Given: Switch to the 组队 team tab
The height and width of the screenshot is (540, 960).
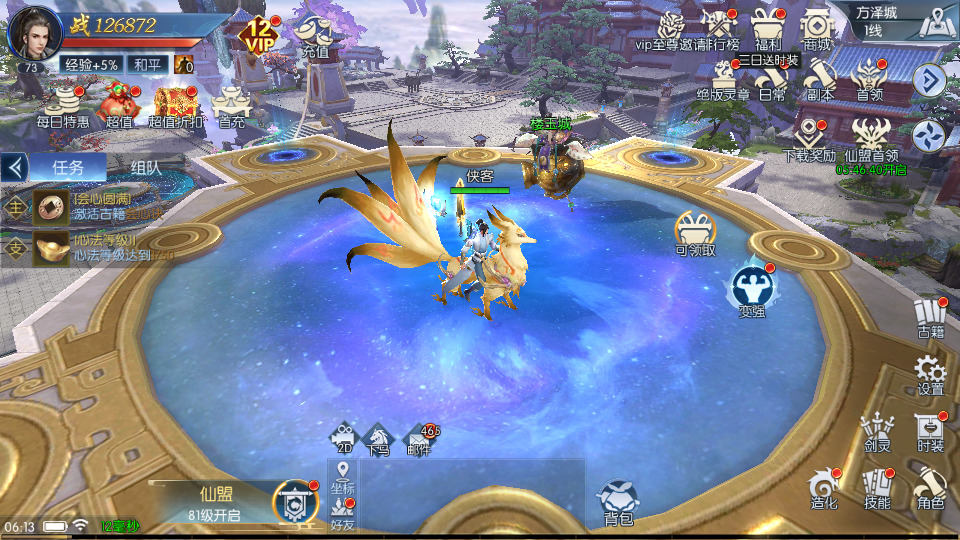Looking at the screenshot, I should tap(146, 167).
